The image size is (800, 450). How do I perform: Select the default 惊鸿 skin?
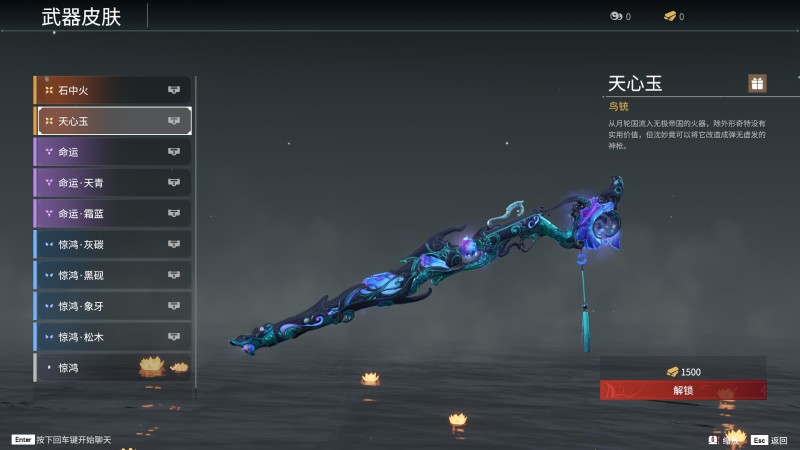112,367
